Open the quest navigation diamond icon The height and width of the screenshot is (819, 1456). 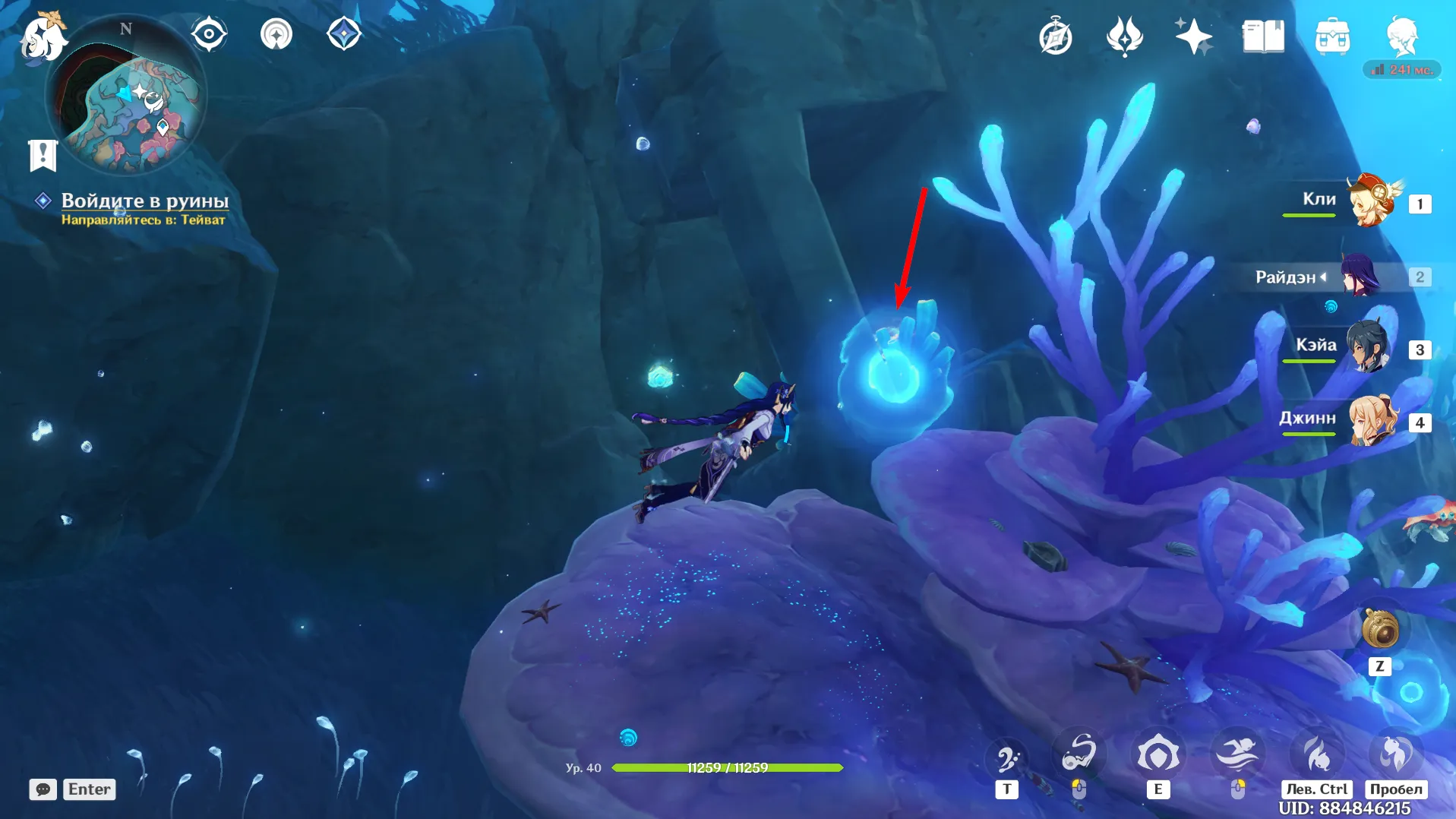pos(343,34)
